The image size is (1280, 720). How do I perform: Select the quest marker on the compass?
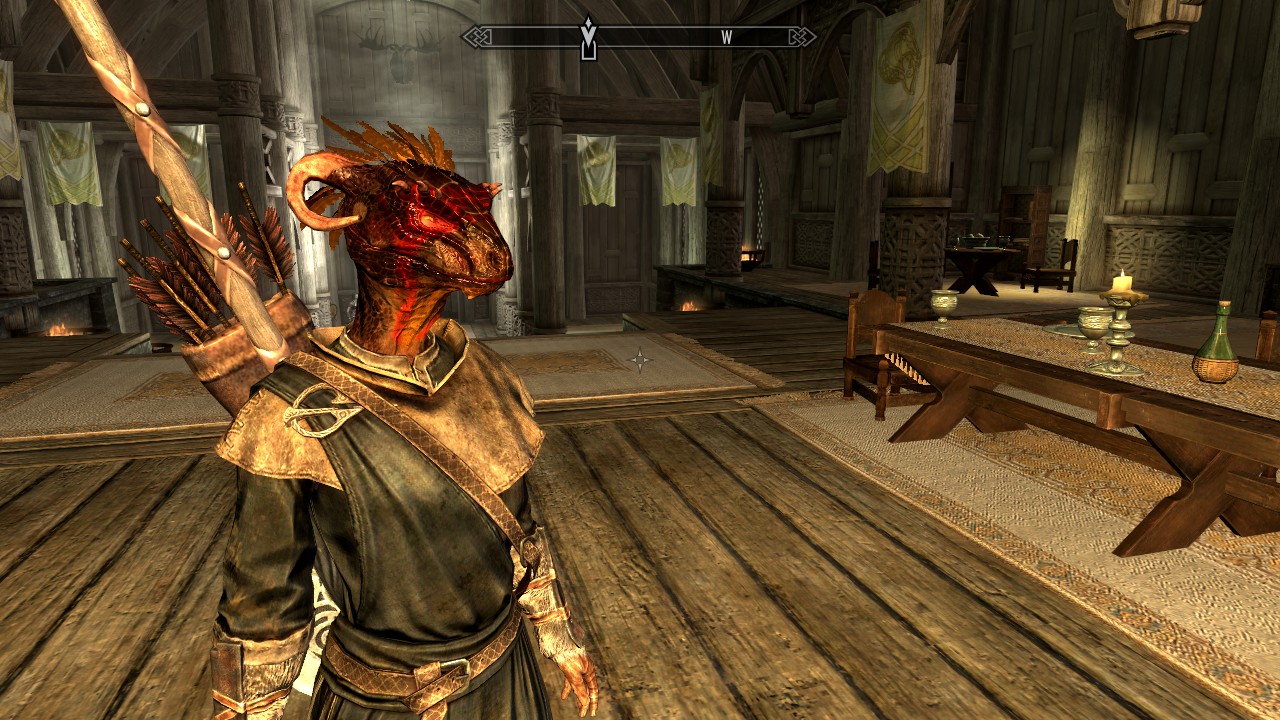589,37
